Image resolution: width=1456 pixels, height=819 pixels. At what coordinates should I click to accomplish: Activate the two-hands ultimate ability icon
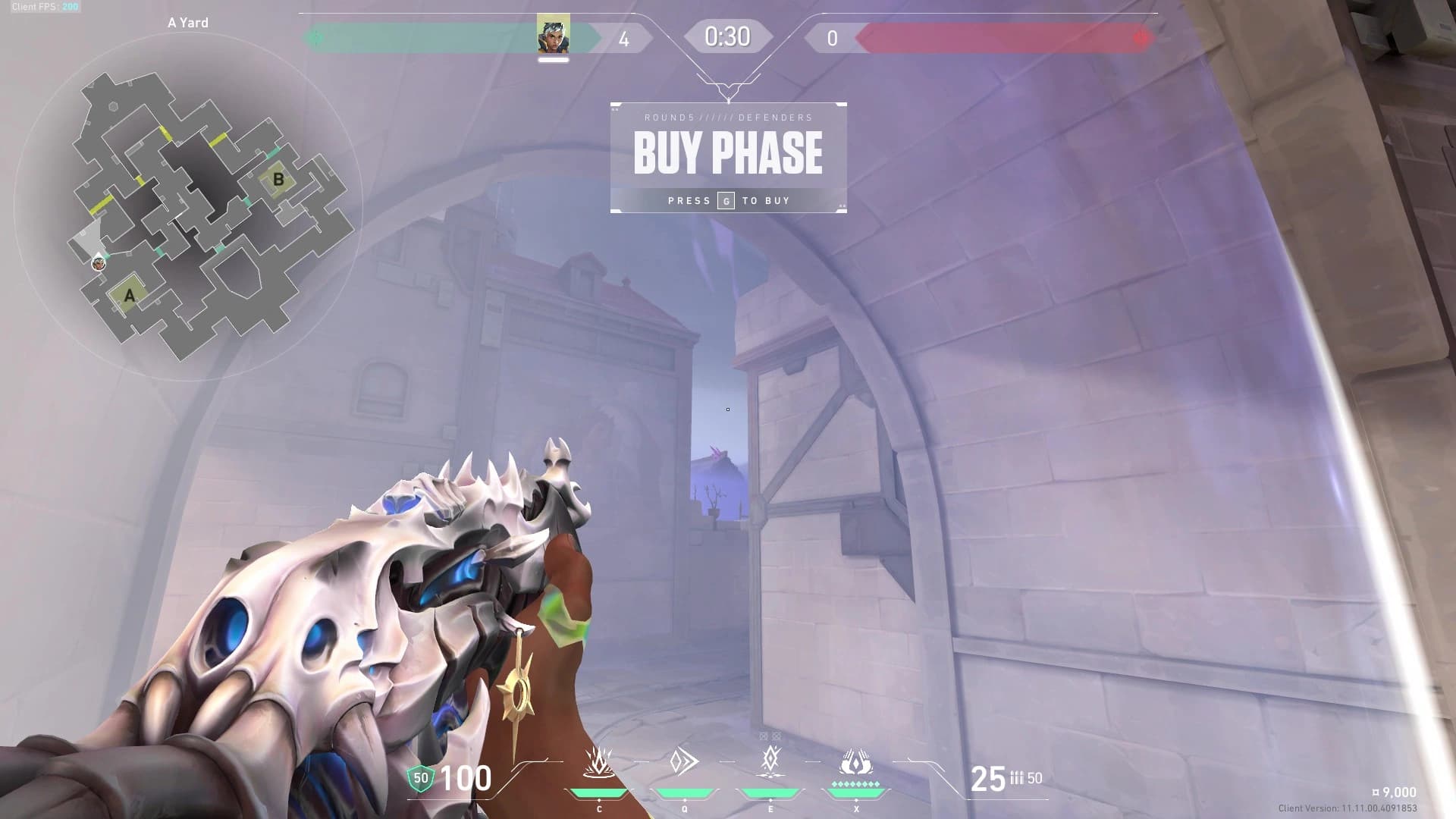[856, 761]
